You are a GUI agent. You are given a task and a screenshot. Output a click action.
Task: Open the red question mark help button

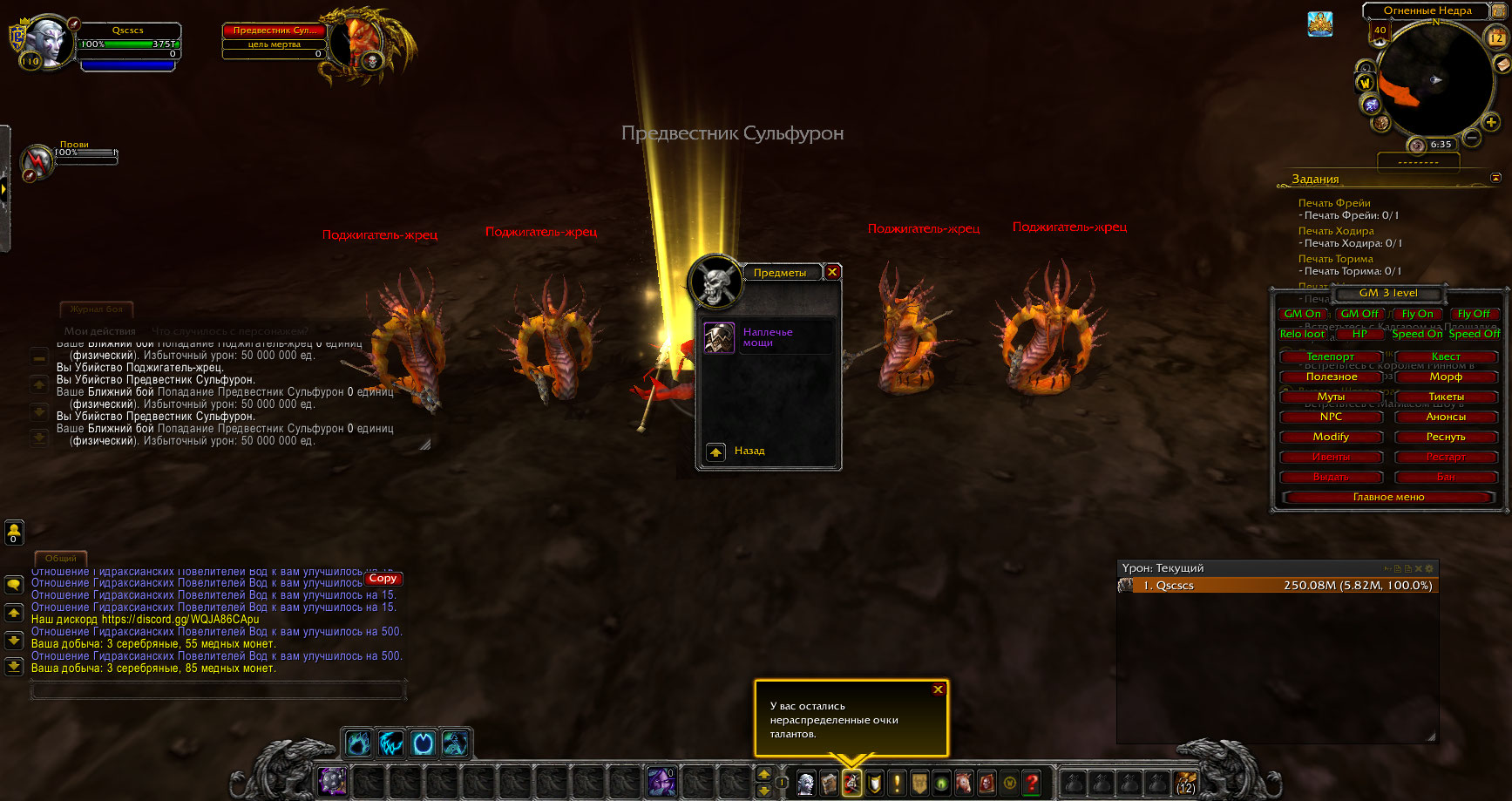coord(1032,783)
